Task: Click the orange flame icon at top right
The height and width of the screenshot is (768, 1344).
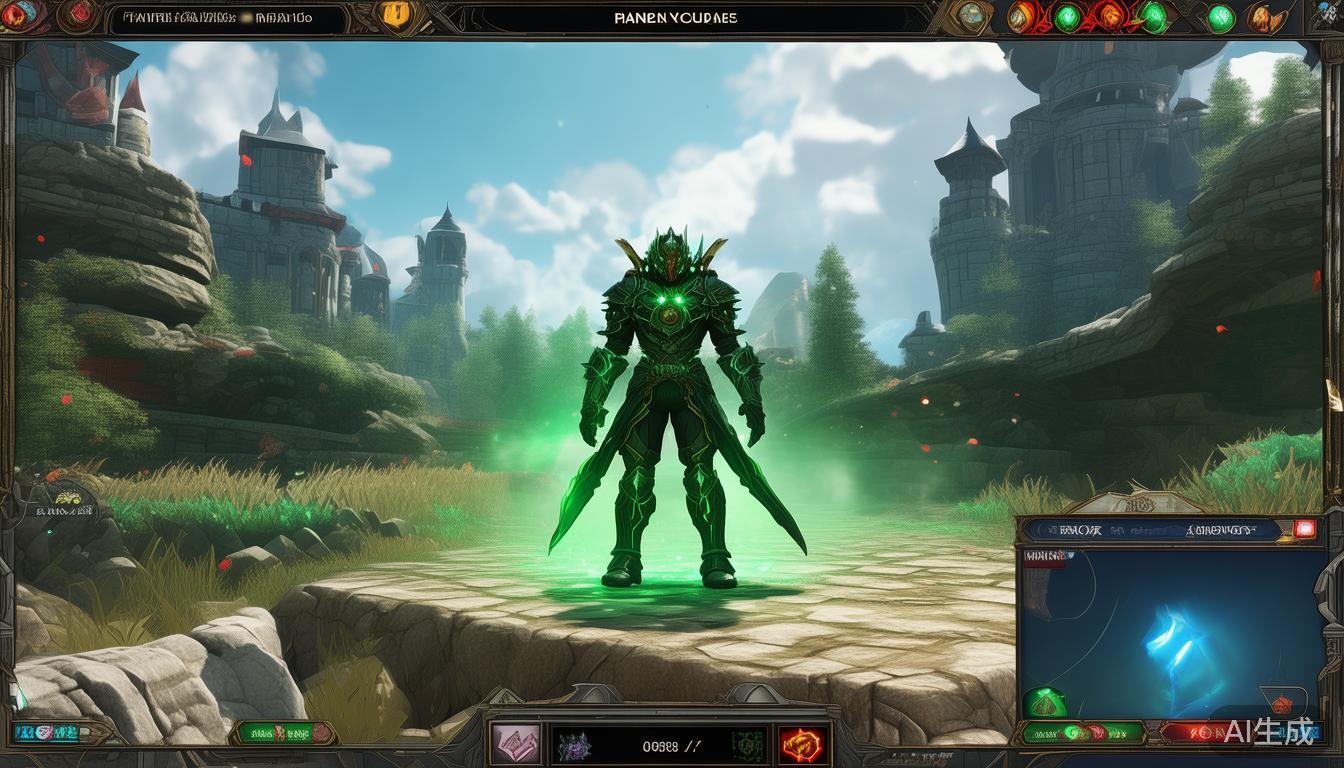Action: pyautogui.click(x=1265, y=17)
